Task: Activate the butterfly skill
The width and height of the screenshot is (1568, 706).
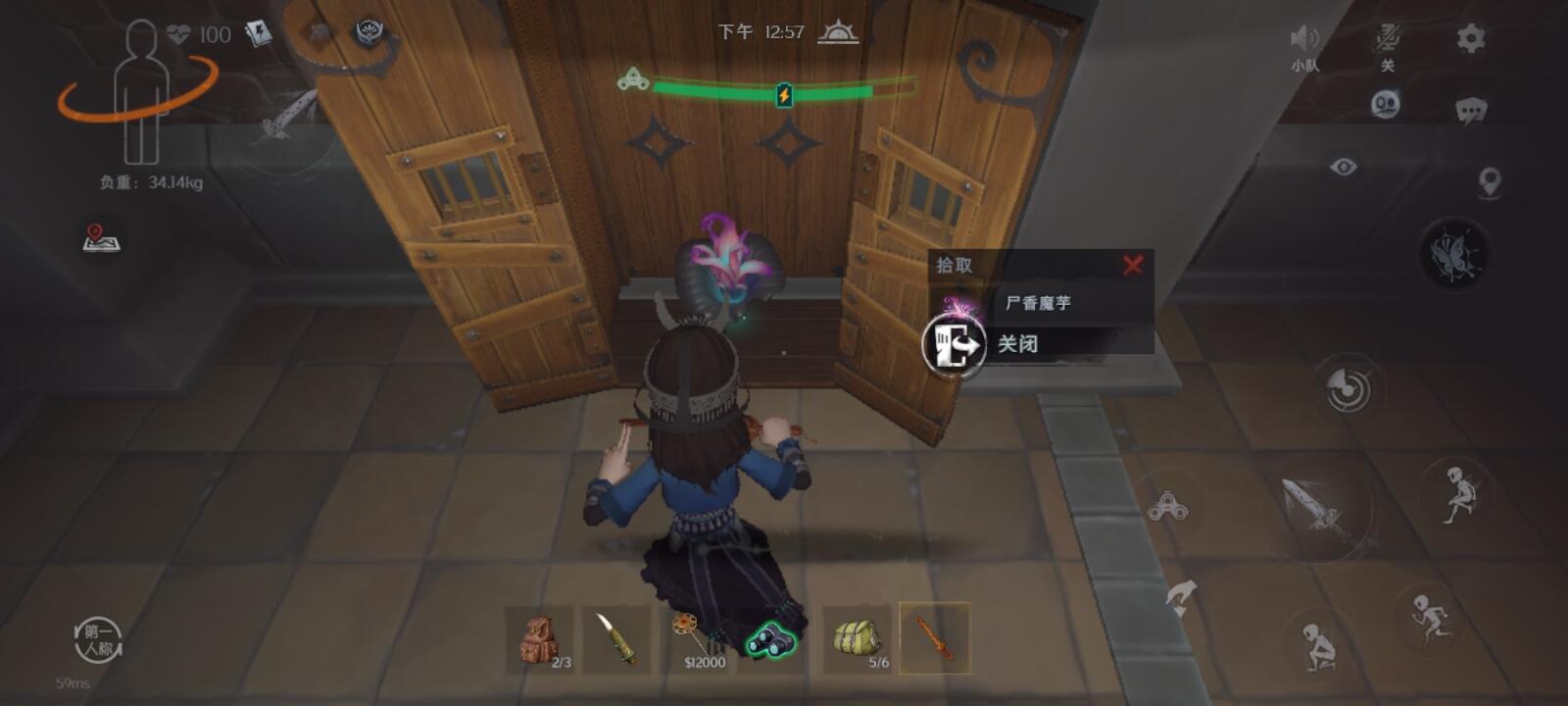Action: [x=1453, y=254]
